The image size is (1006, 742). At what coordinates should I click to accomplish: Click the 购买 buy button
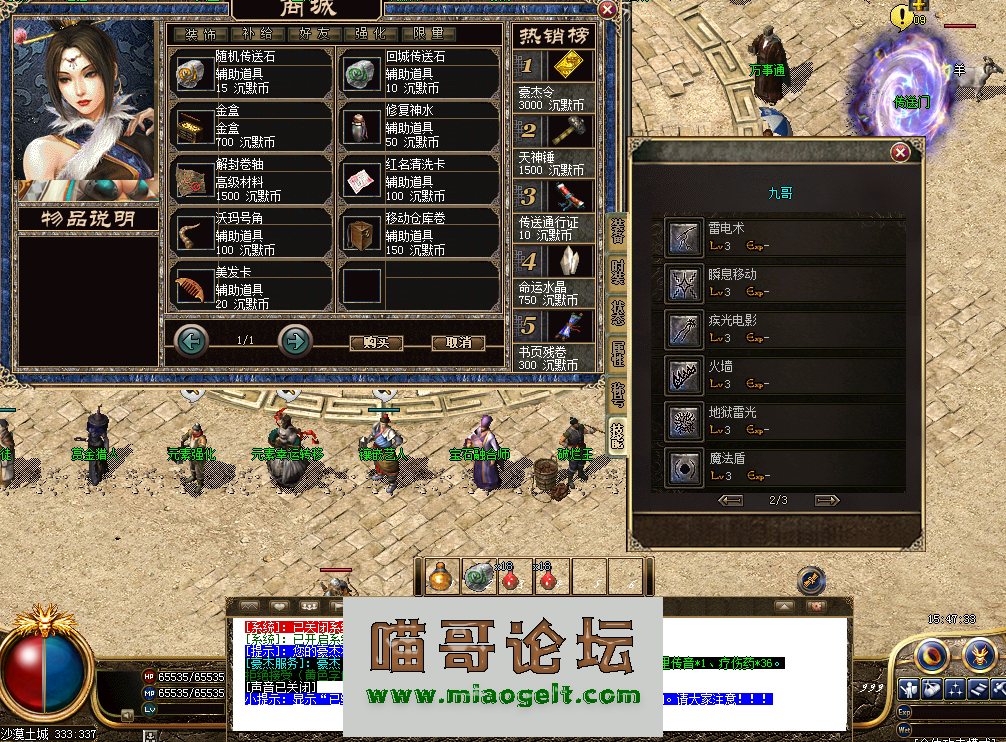point(376,342)
